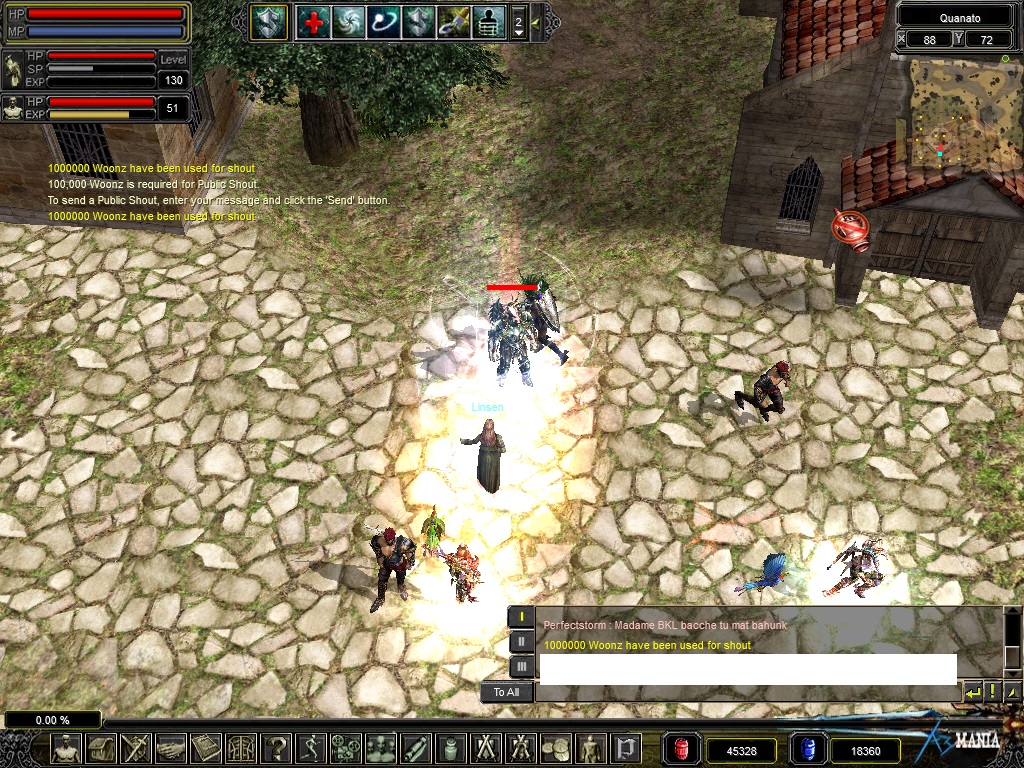
Task: Use the white swirl skill
Action: point(349,21)
